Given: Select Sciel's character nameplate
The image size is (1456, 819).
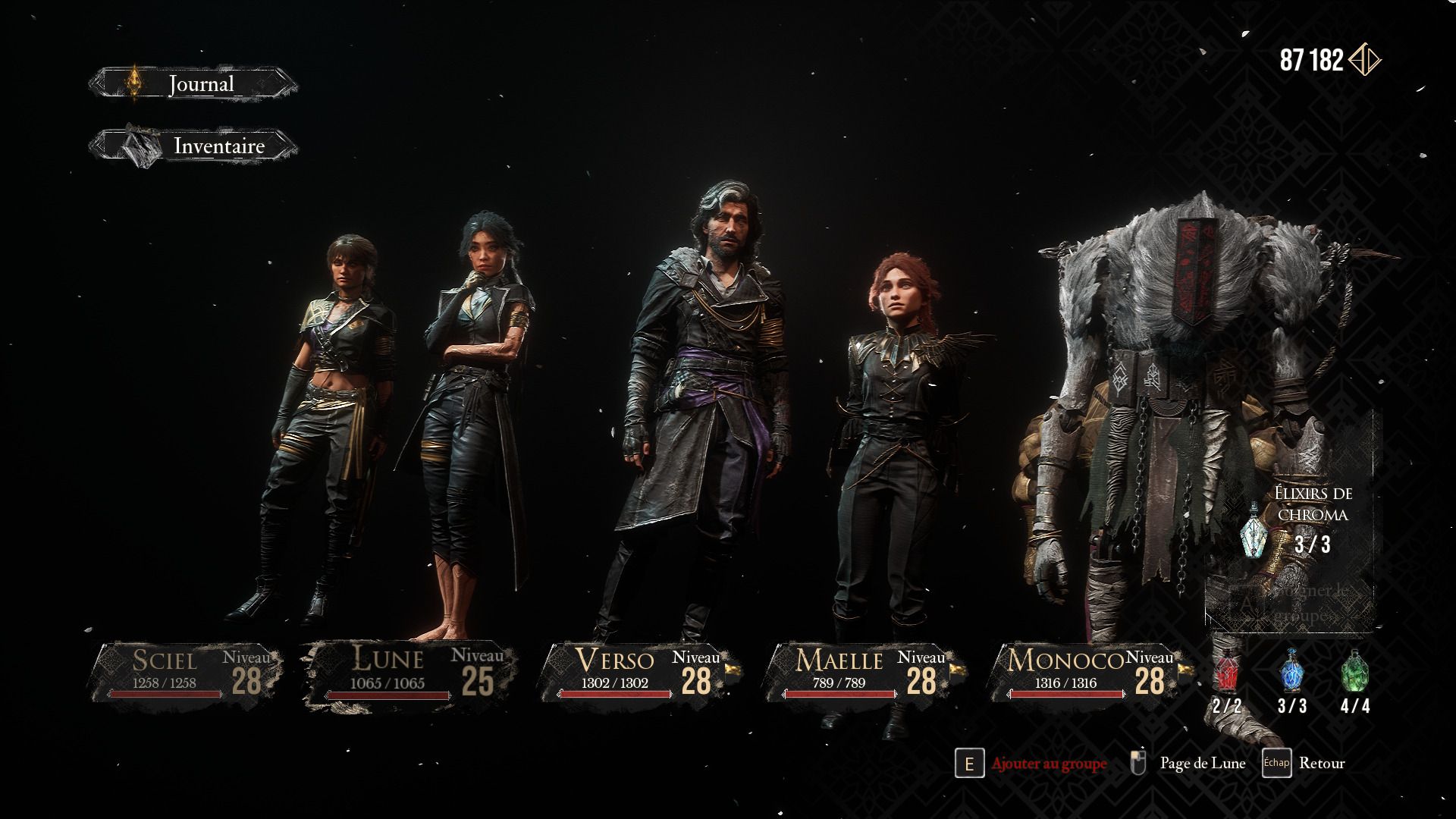Looking at the screenshot, I should (x=184, y=673).
